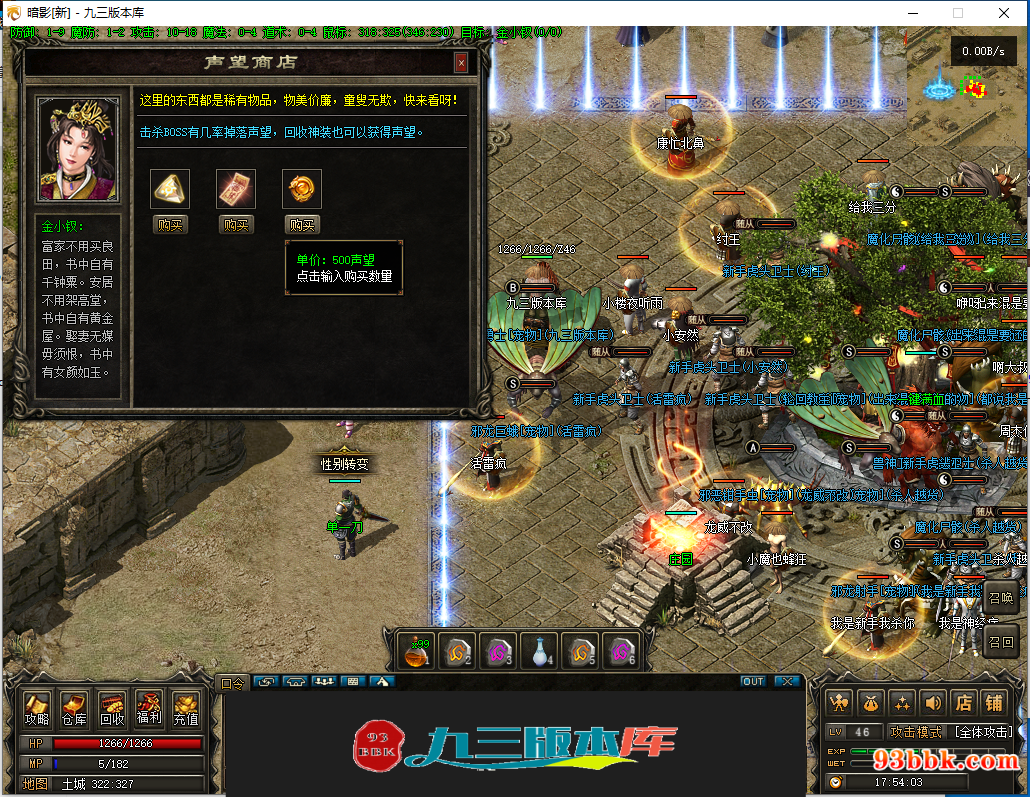Select the golden dragon medallion shop icon

pyautogui.click(x=302, y=189)
